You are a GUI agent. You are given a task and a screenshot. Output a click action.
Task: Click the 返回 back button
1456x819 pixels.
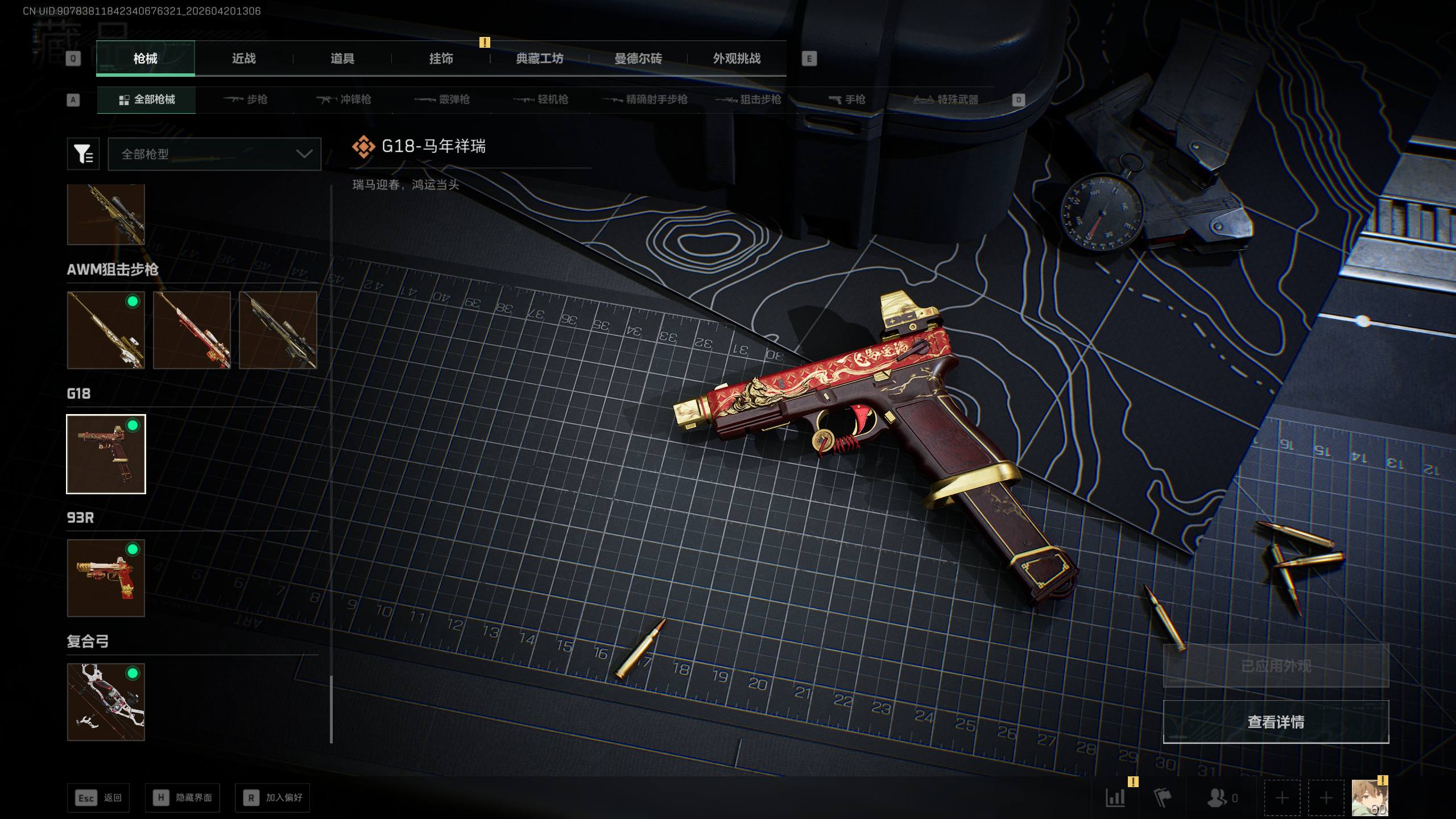pyautogui.click(x=98, y=798)
